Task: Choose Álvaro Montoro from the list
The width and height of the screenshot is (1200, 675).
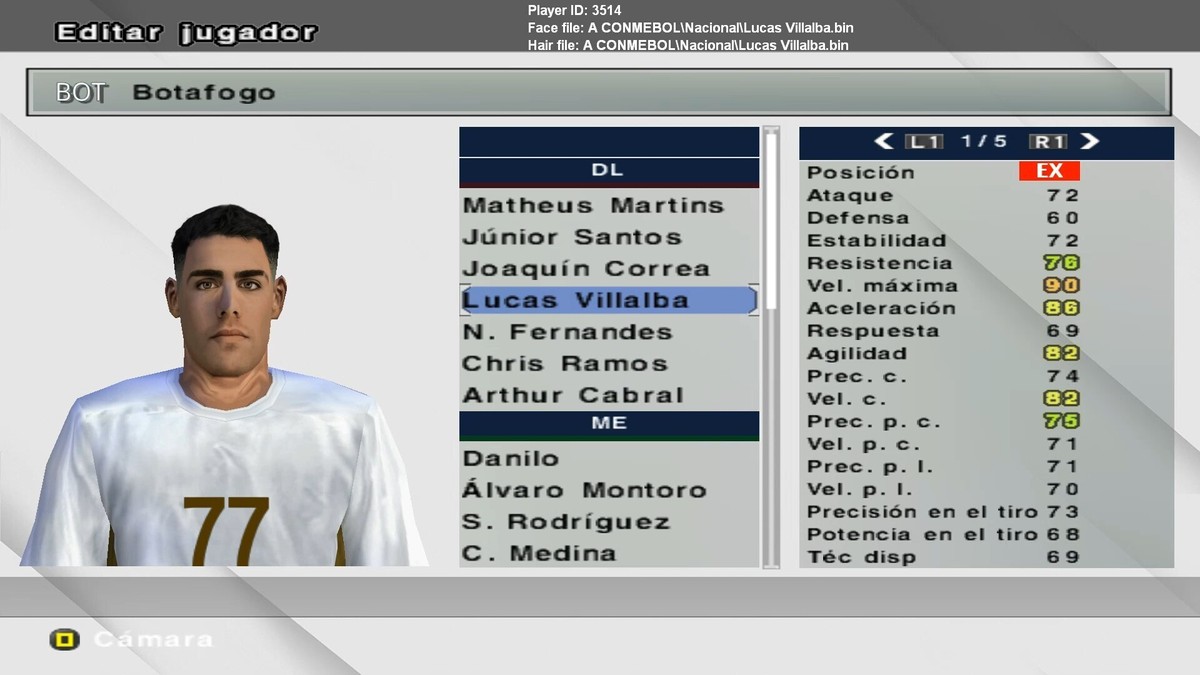Action: [x=584, y=490]
